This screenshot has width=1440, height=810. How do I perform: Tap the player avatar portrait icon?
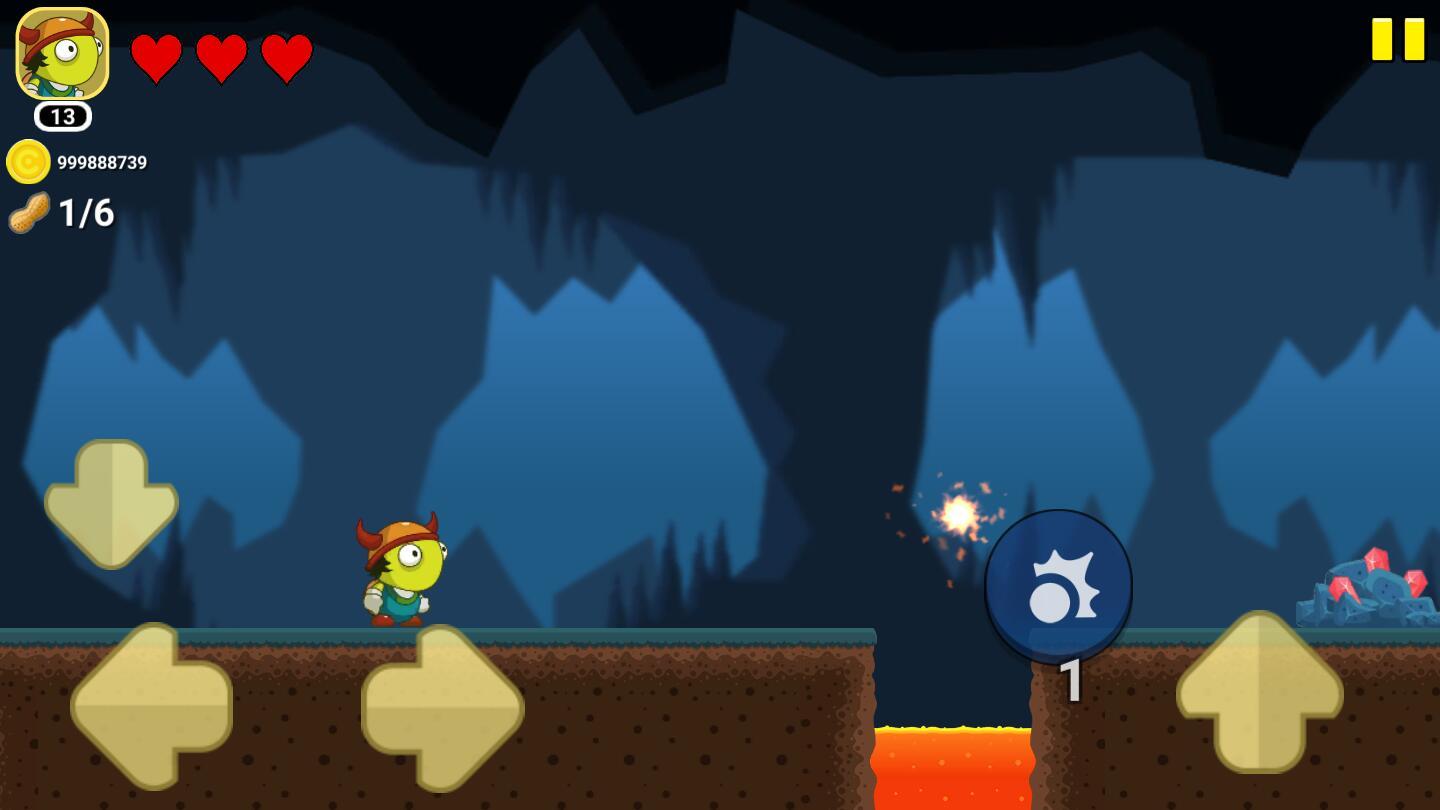point(62,54)
